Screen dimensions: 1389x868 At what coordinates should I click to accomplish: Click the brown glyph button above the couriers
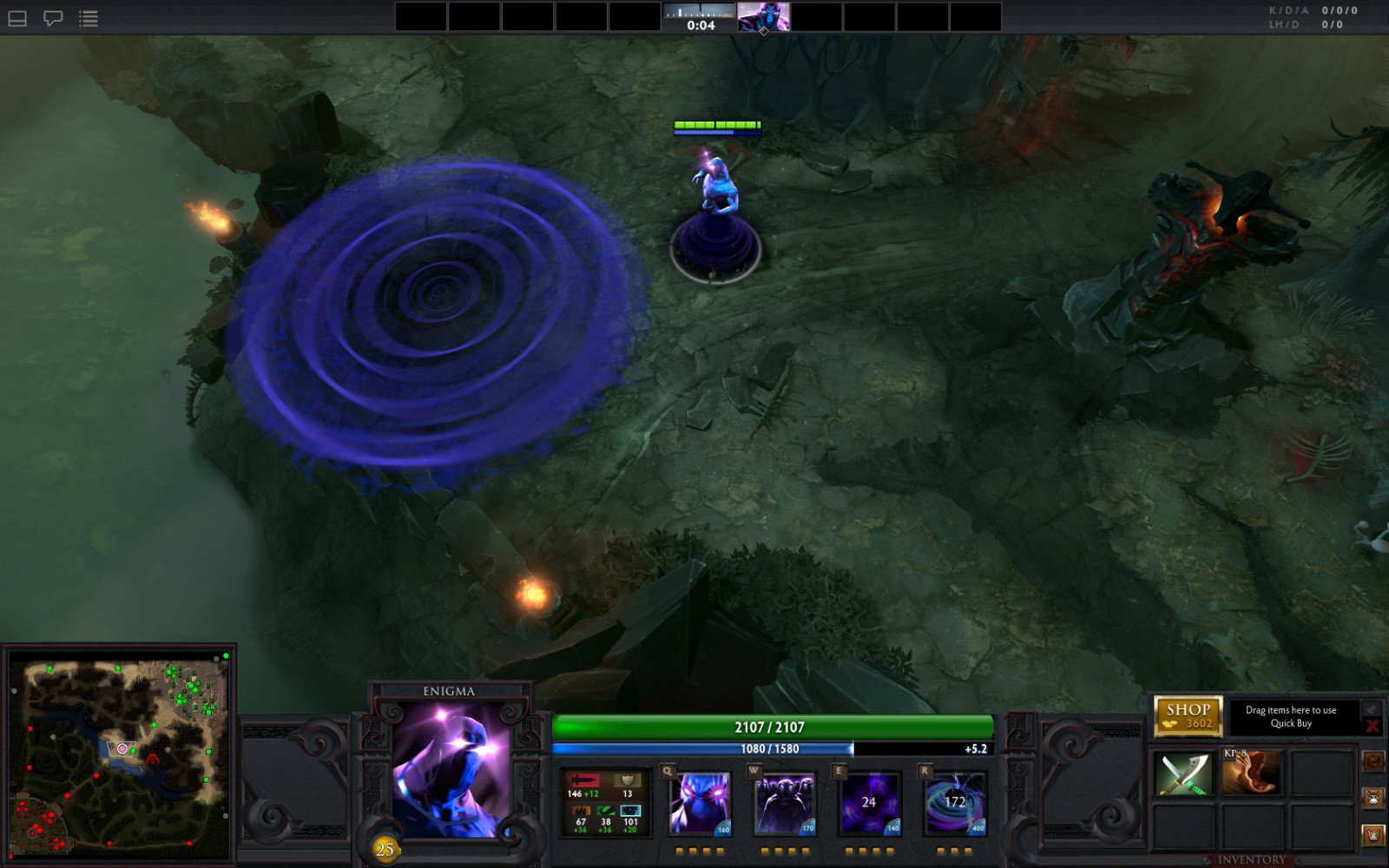click(x=1373, y=761)
